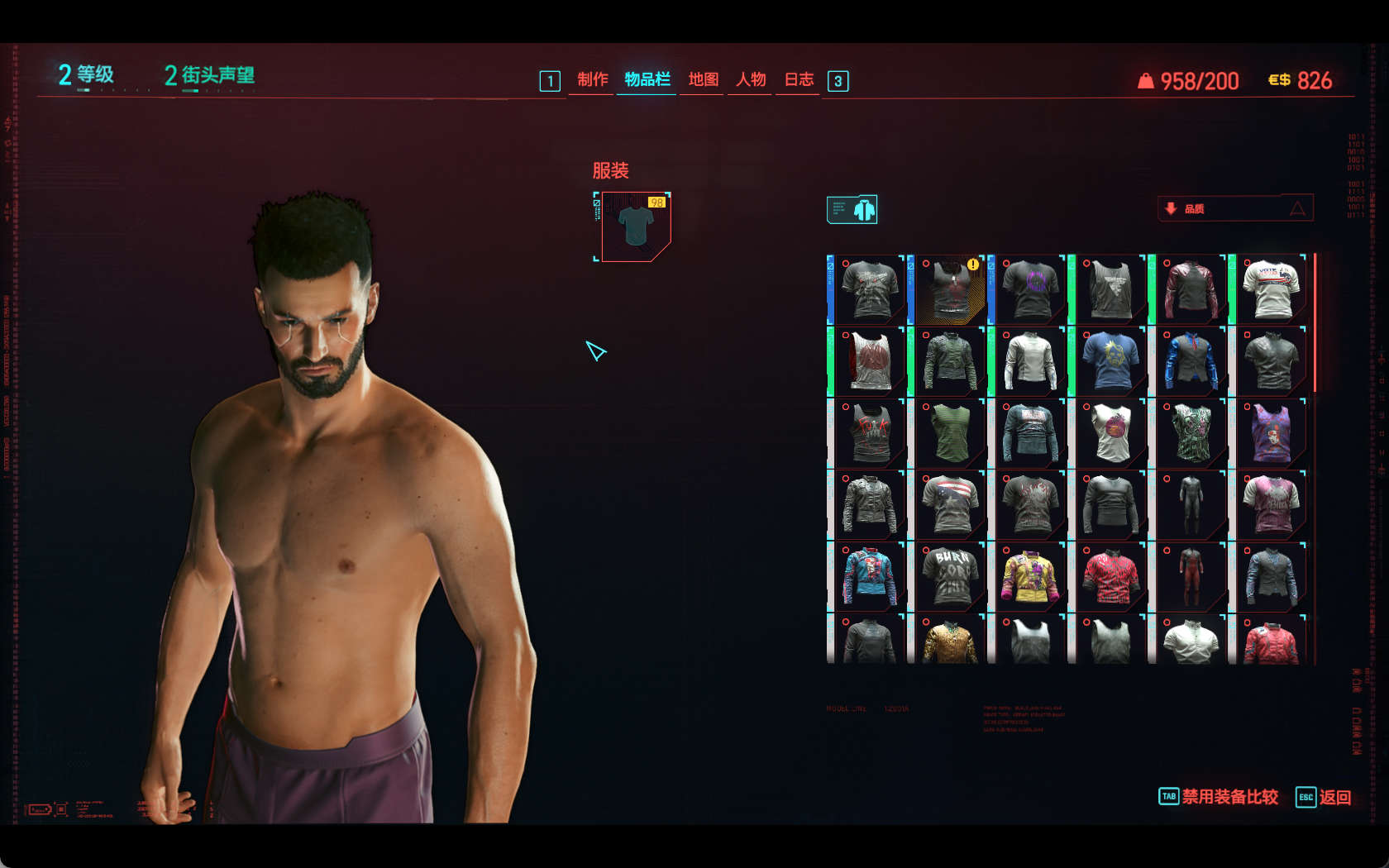Open the 品质 sort dropdown
This screenshot has width=1389, height=868.
pyautogui.click(x=1234, y=208)
